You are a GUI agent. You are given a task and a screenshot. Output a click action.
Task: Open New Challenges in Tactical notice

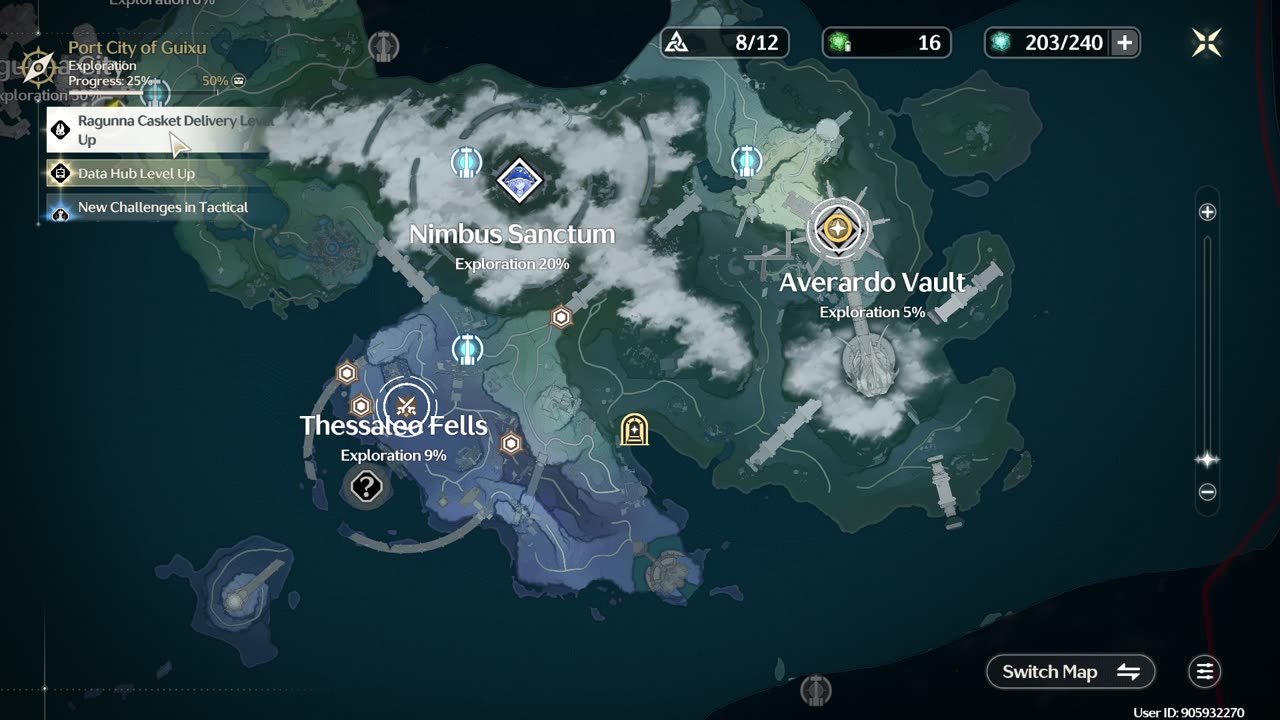point(150,208)
